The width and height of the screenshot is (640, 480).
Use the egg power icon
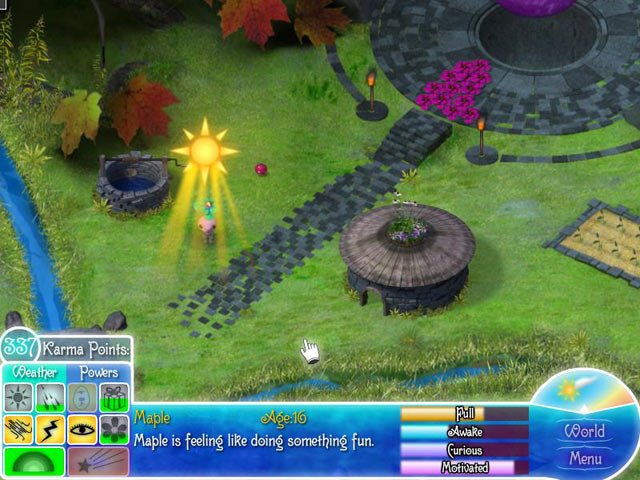[83, 398]
